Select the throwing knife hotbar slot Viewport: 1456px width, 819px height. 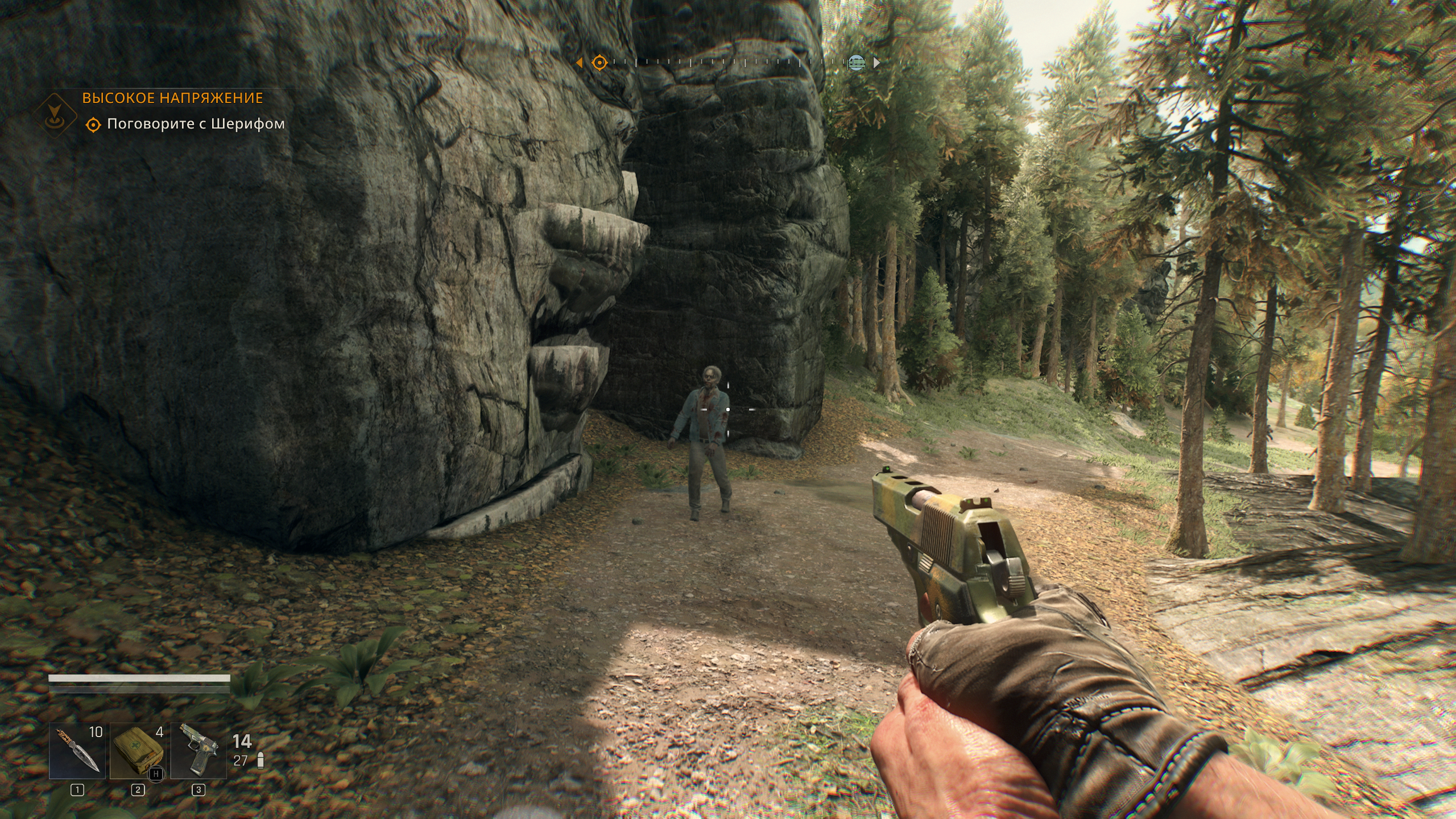(x=77, y=751)
